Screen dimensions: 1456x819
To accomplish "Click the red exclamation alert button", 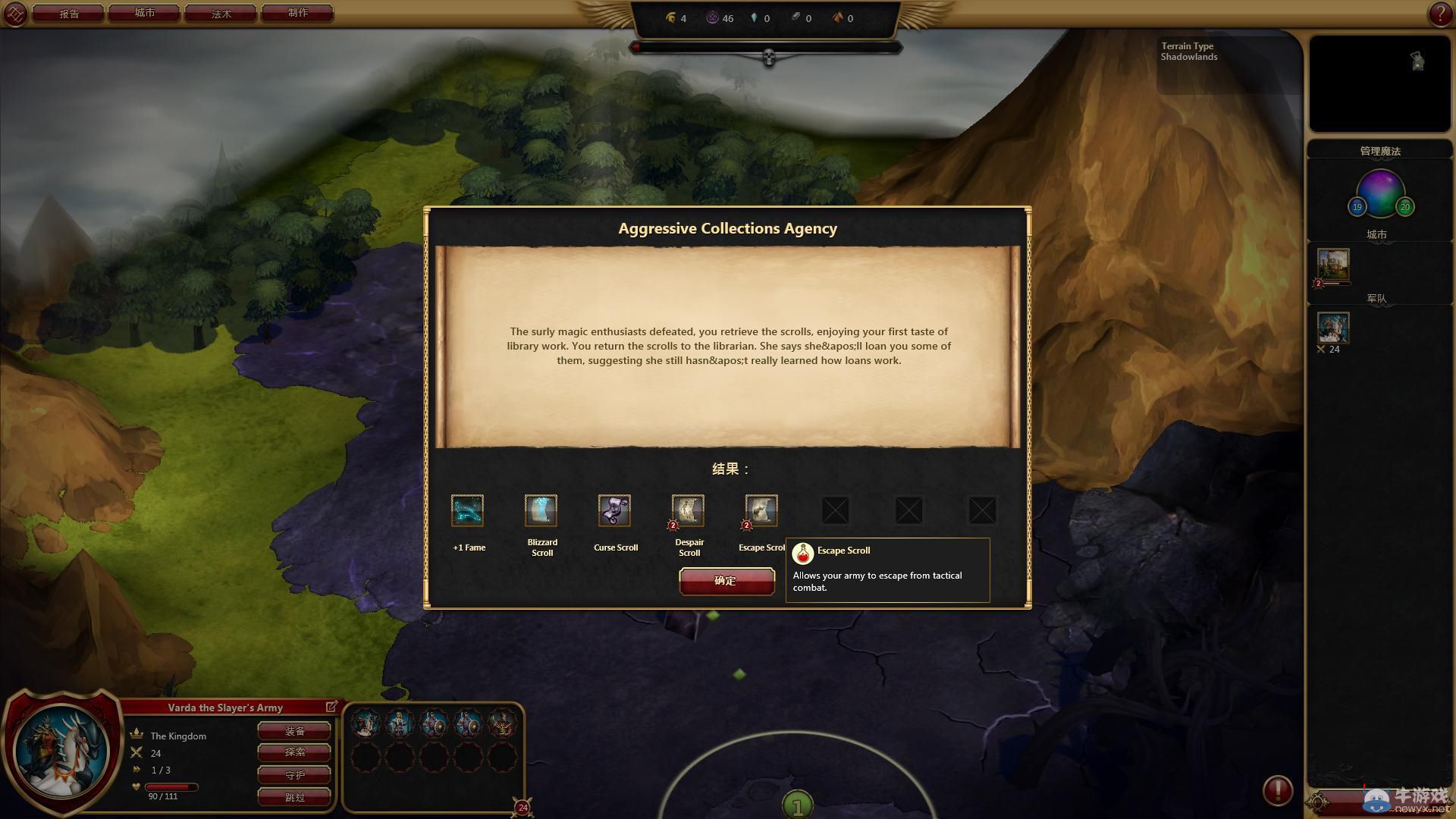I will [x=1277, y=790].
